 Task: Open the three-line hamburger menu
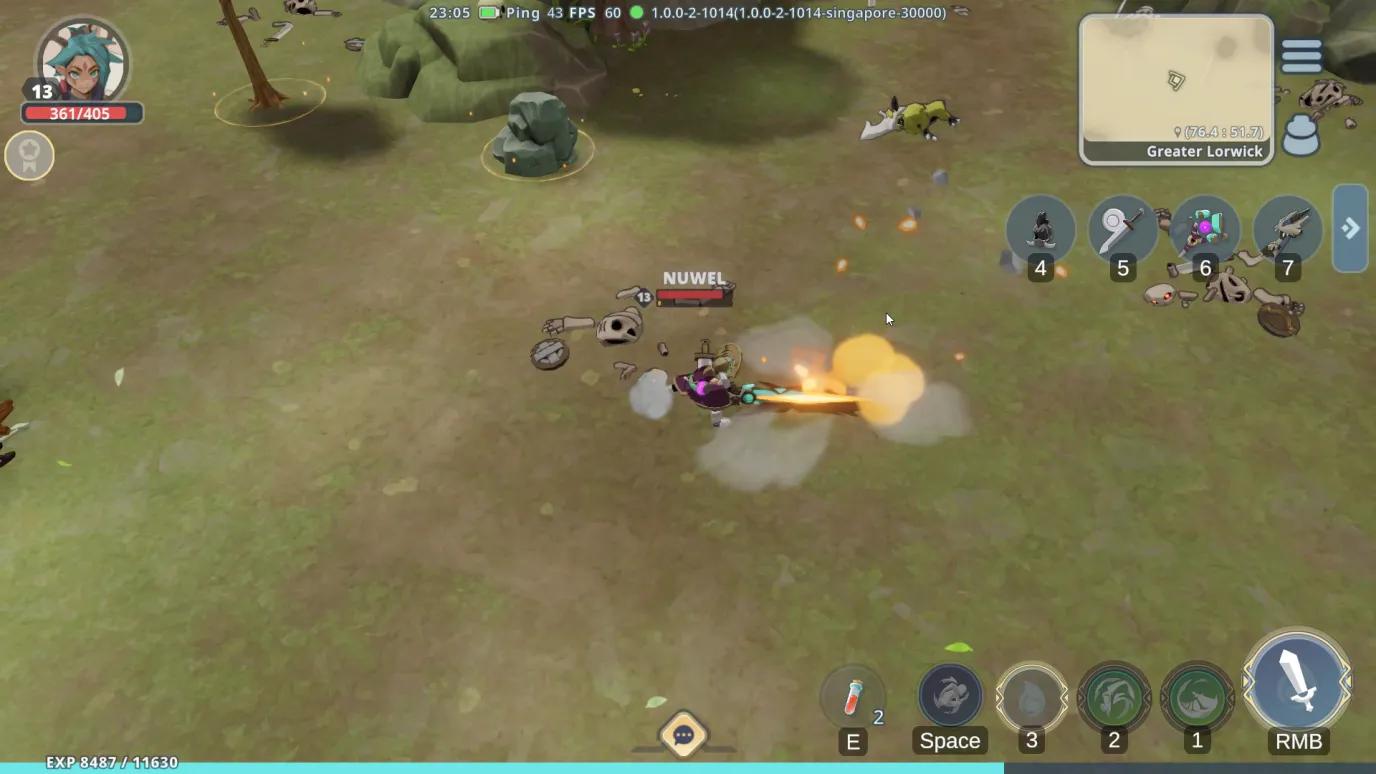(x=1301, y=56)
